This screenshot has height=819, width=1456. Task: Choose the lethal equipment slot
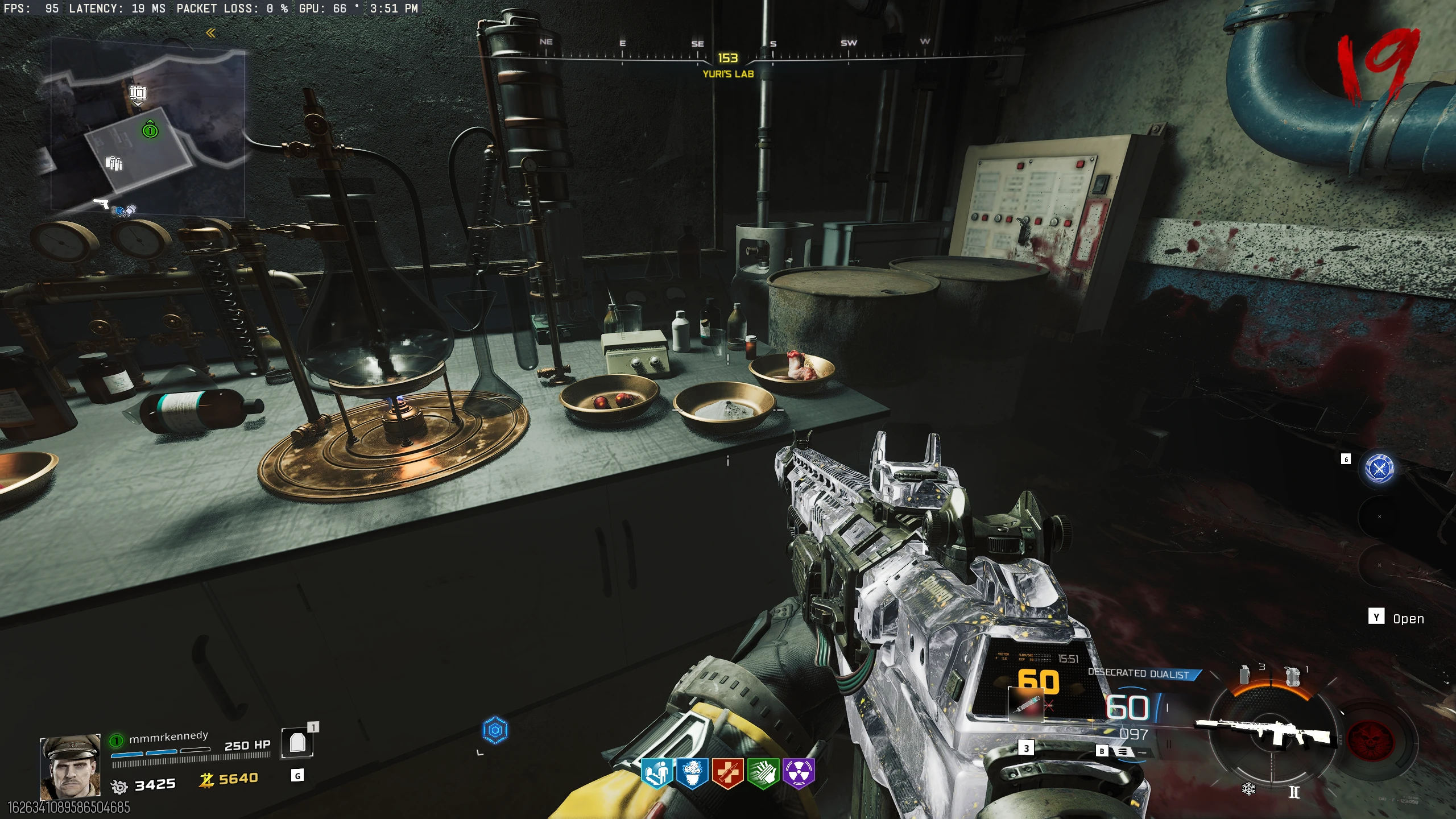[1293, 677]
